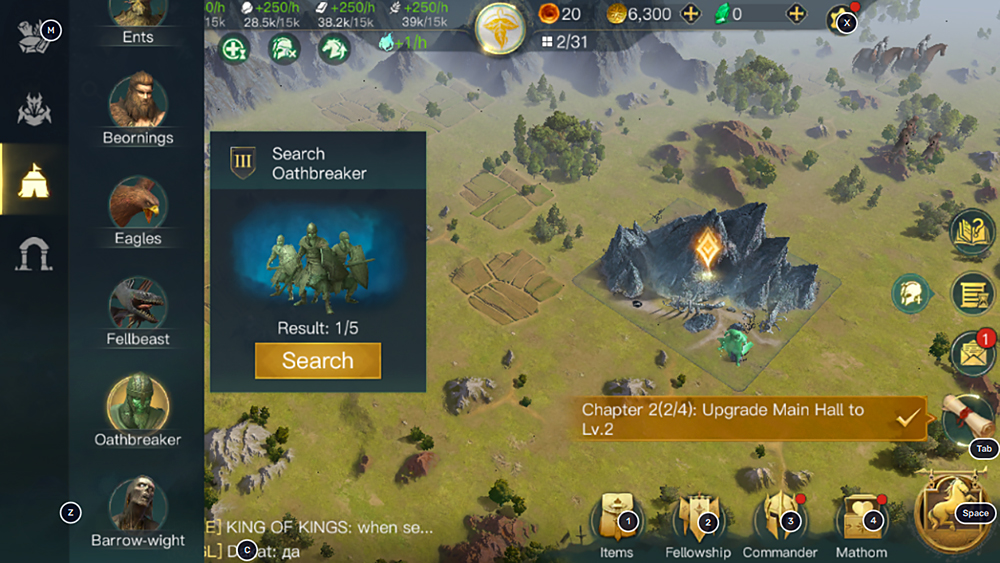Select the Eagles entry
The image size is (1000, 563).
point(138,205)
